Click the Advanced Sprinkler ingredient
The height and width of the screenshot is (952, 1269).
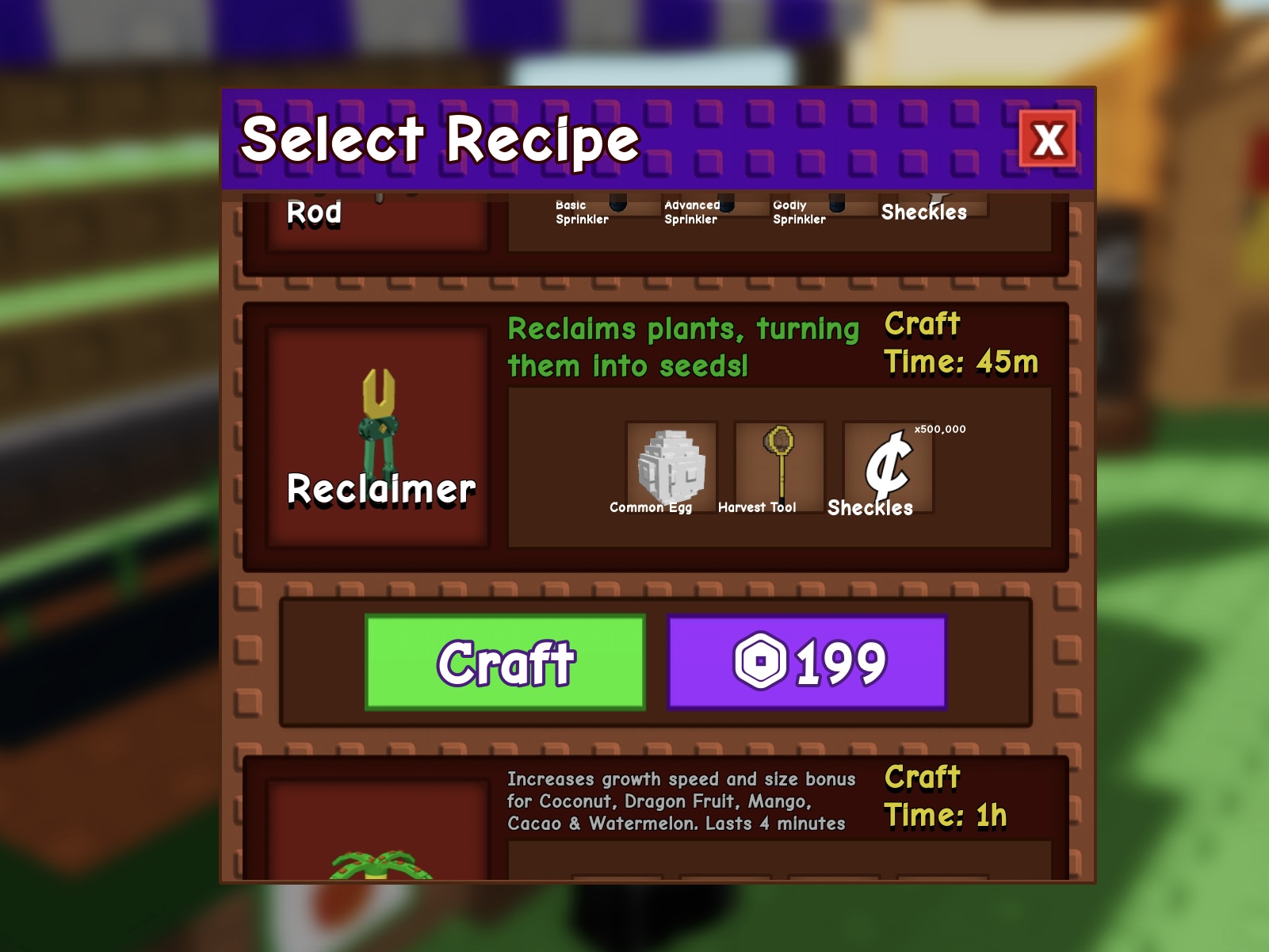pos(691,212)
